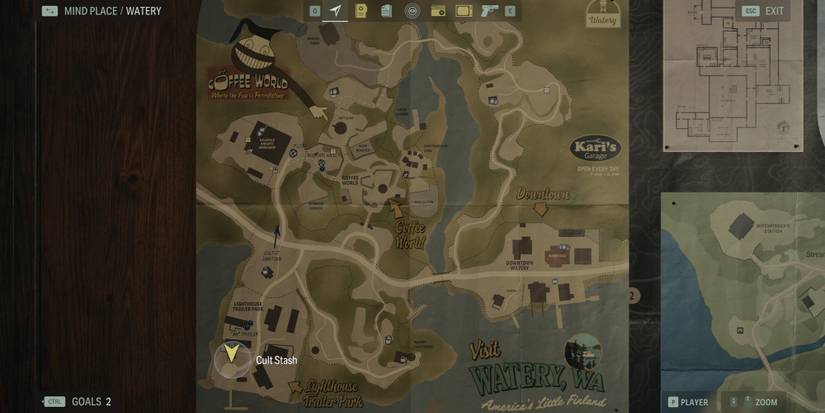This screenshot has width=825, height=413.
Task: Click the Mind Place / Watery breadcrumb
Action: (x=100, y=11)
